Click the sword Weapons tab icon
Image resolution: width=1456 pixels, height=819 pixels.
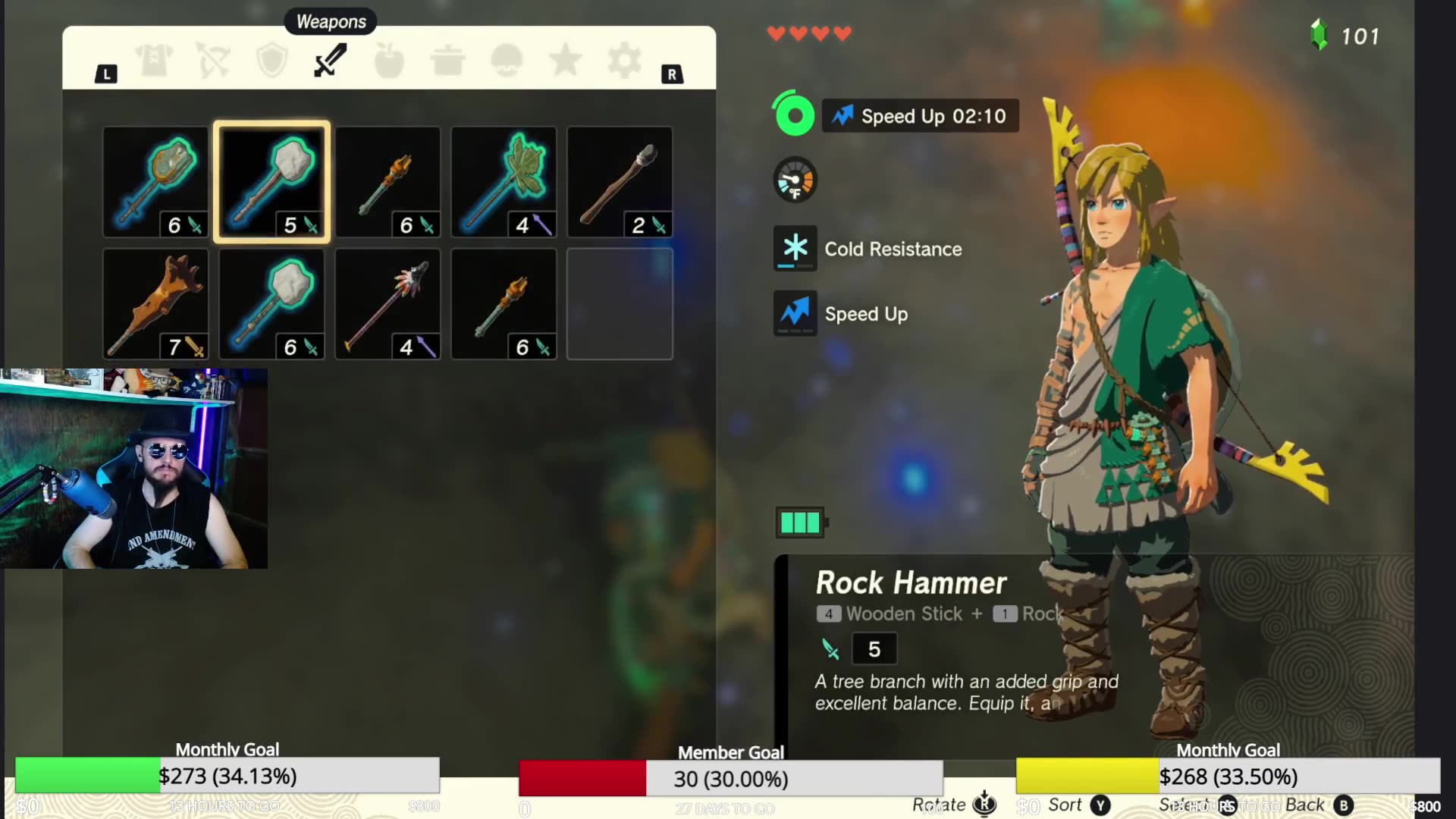(329, 59)
